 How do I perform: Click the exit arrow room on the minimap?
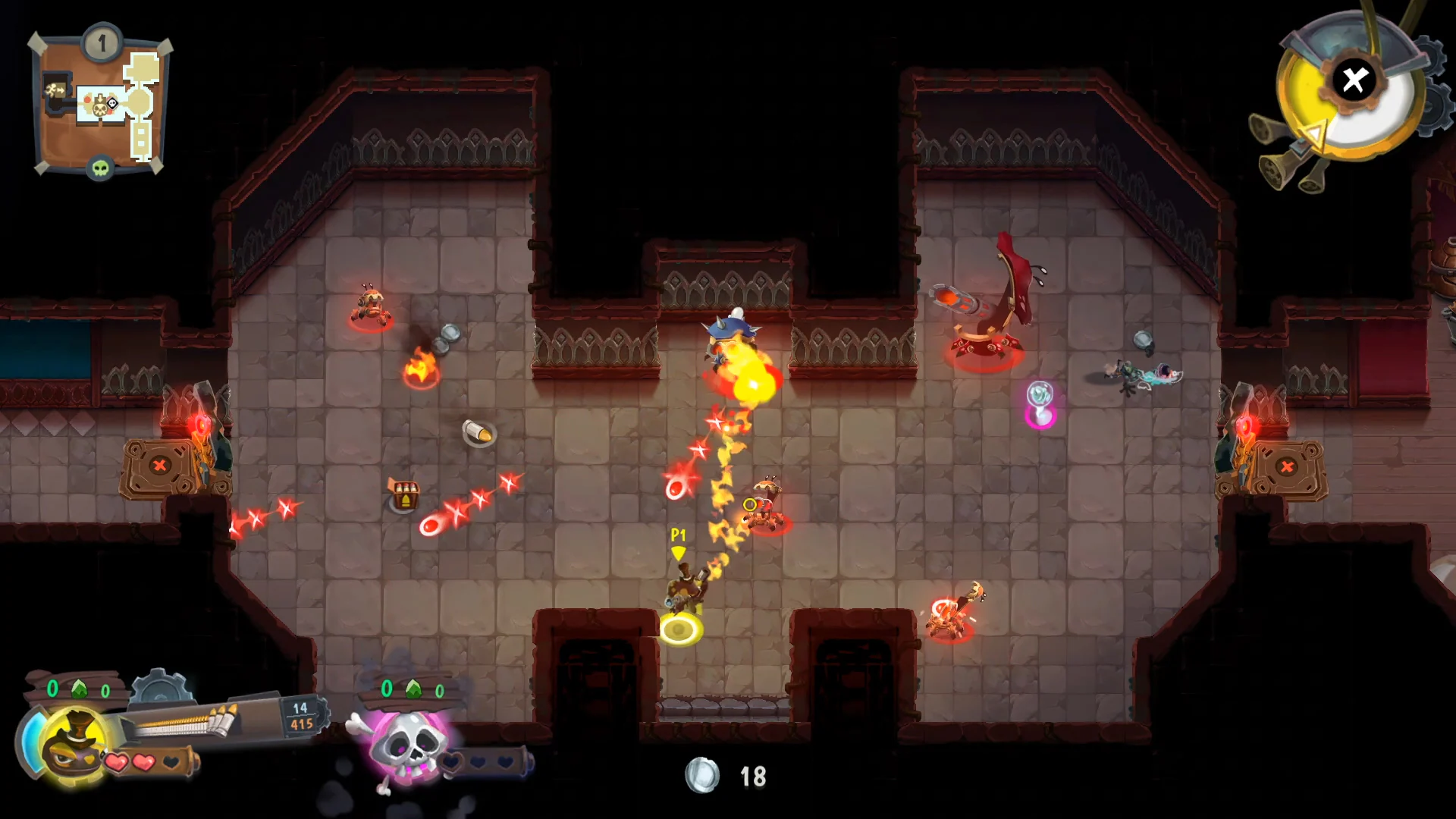point(55,89)
